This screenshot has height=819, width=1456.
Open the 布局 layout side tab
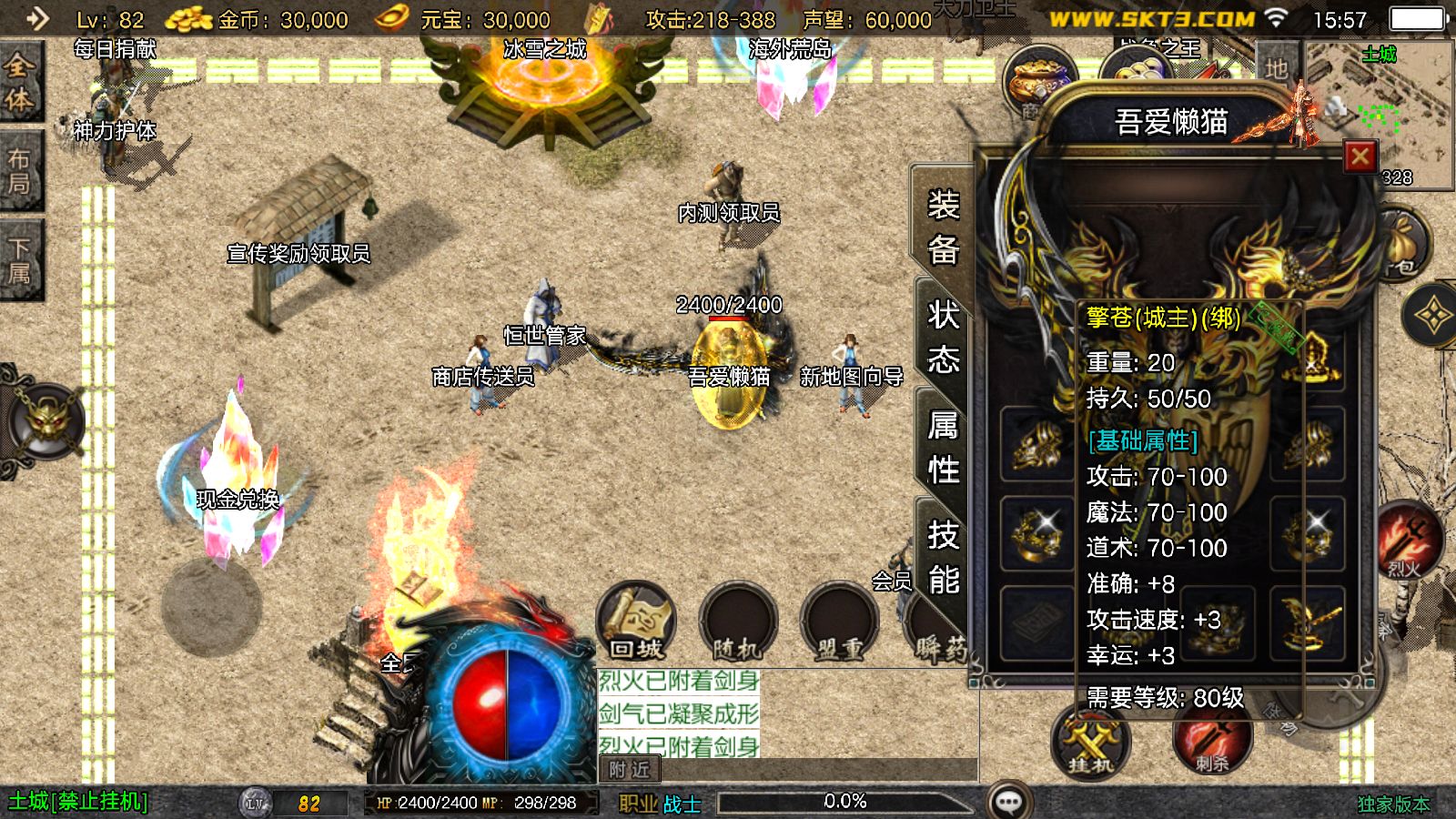coord(19,171)
